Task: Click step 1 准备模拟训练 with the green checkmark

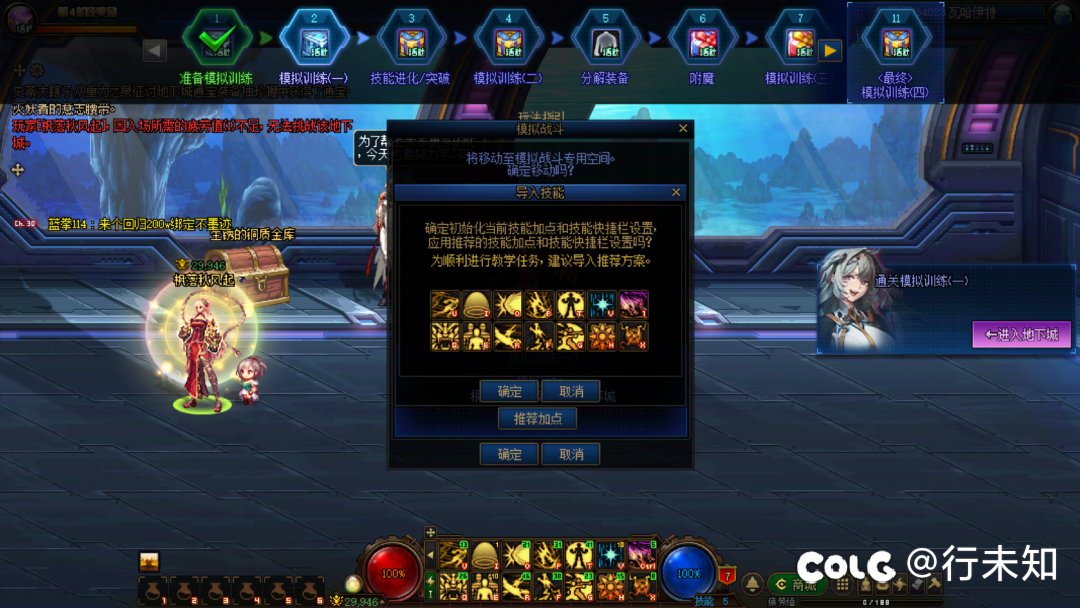Action: pyautogui.click(x=217, y=40)
